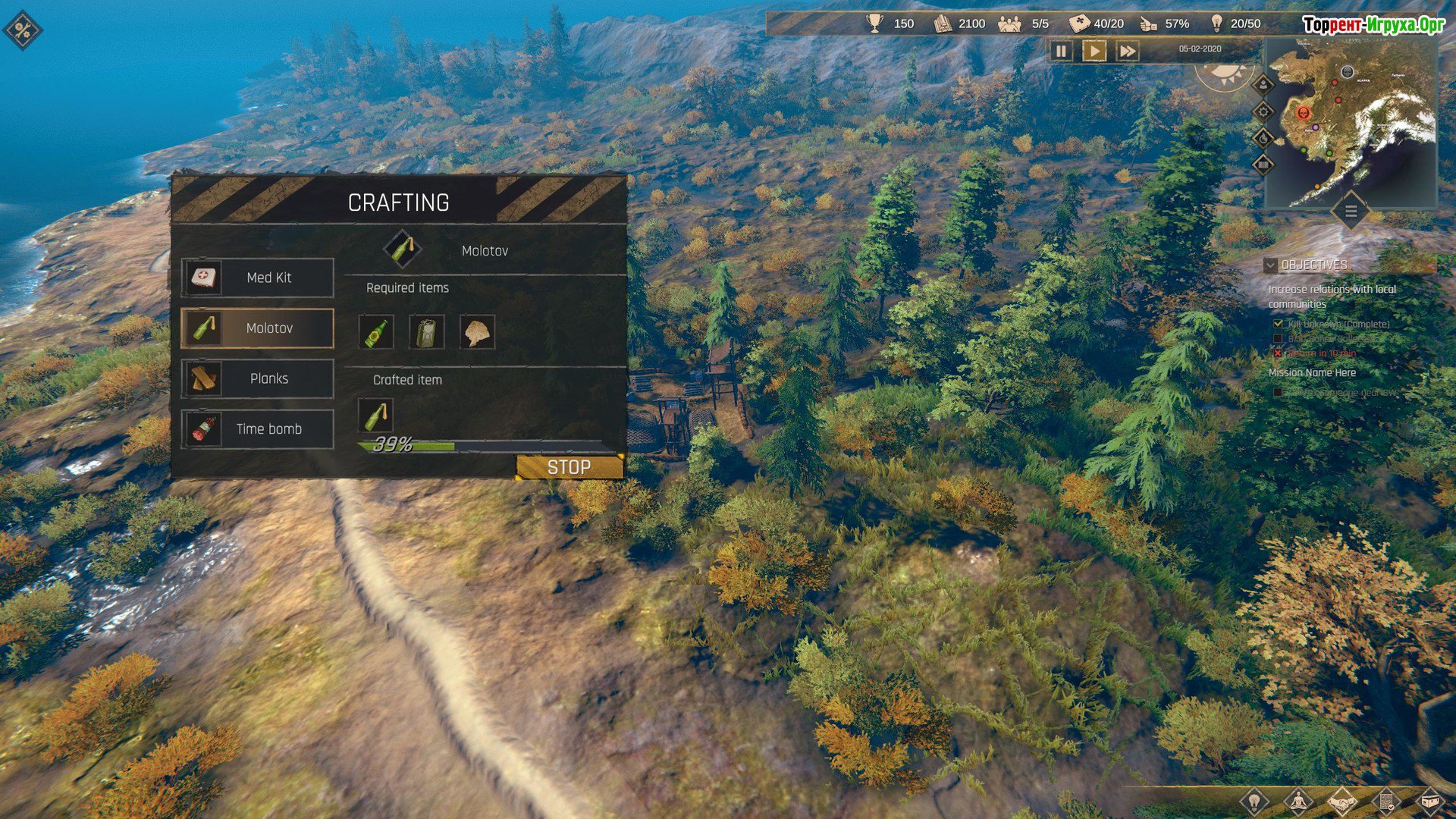Viewport: 1456px width, 819px height.
Task: Stop crafting the Molotov
Action: tap(569, 467)
